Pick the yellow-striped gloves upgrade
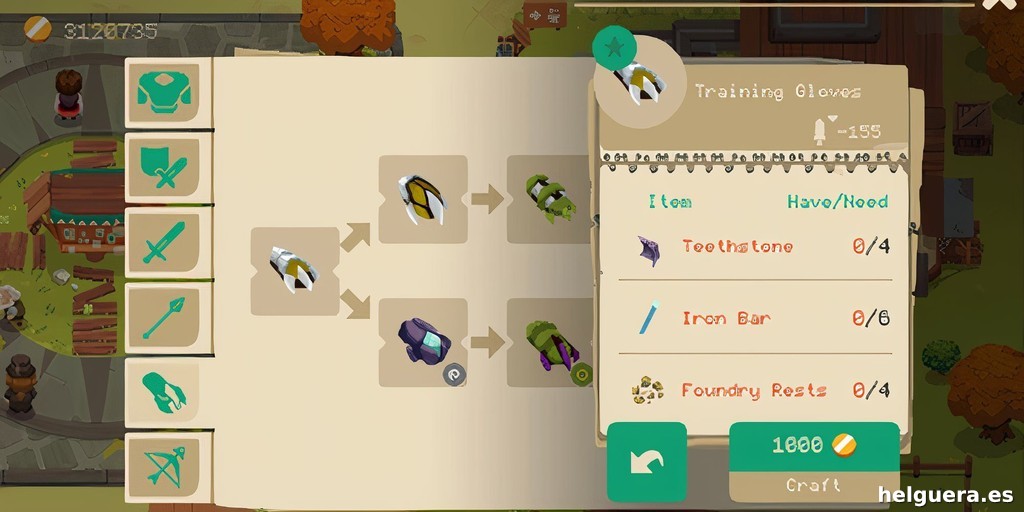The width and height of the screenshot is (1024, 512). 422,199
